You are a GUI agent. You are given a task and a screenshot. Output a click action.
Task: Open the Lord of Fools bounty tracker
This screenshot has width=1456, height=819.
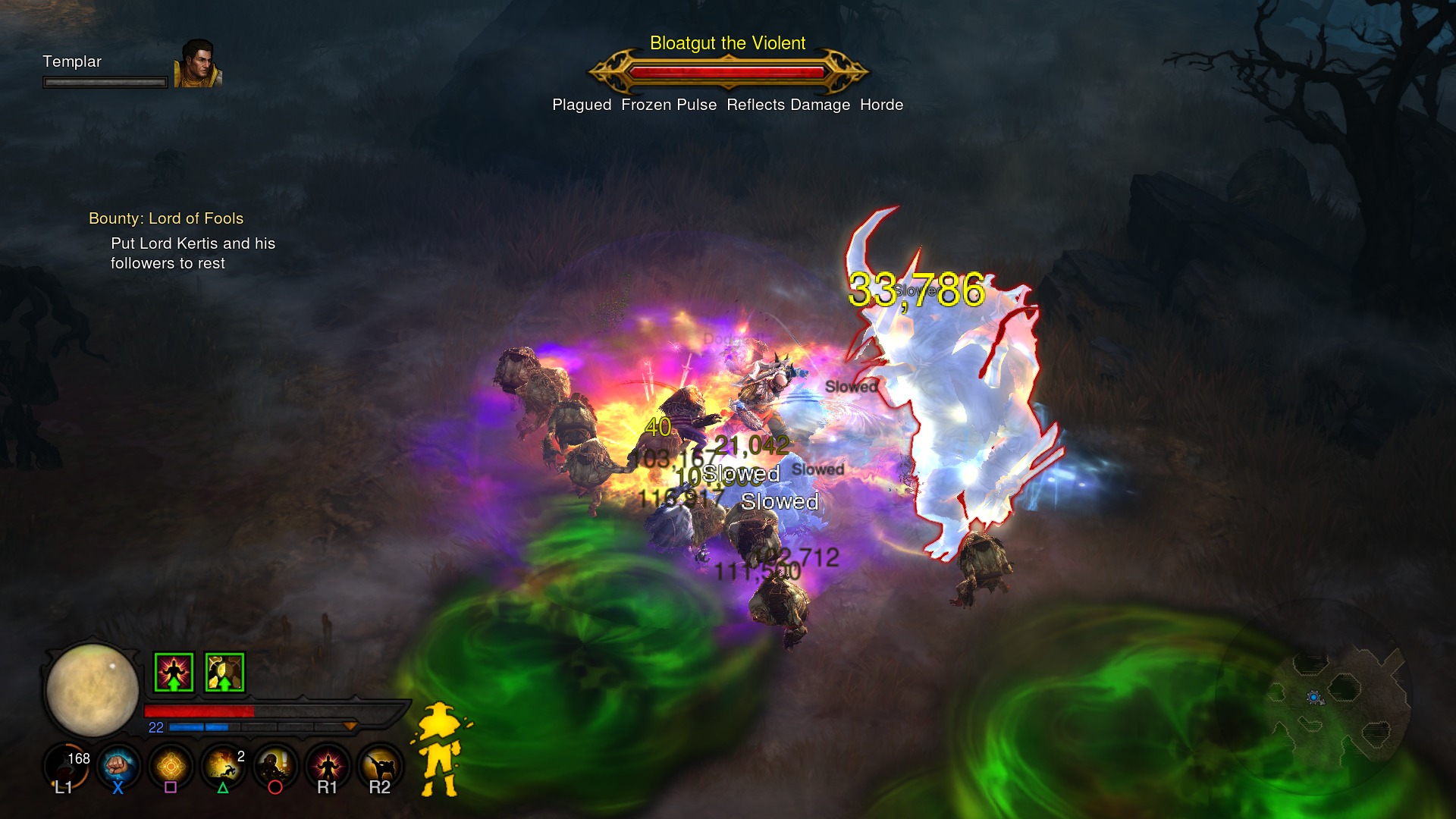166,218
